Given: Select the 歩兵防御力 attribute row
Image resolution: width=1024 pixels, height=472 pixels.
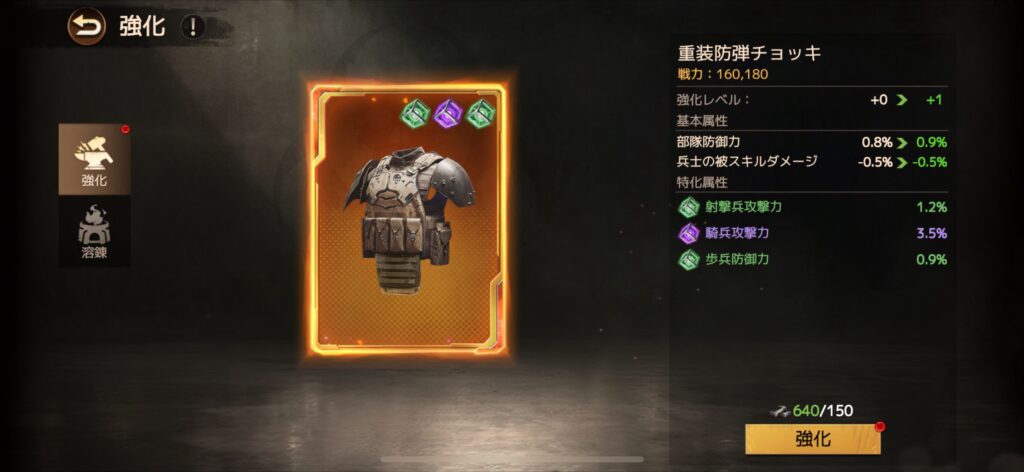Looking at the screenshot, I should tap(812, 260).
